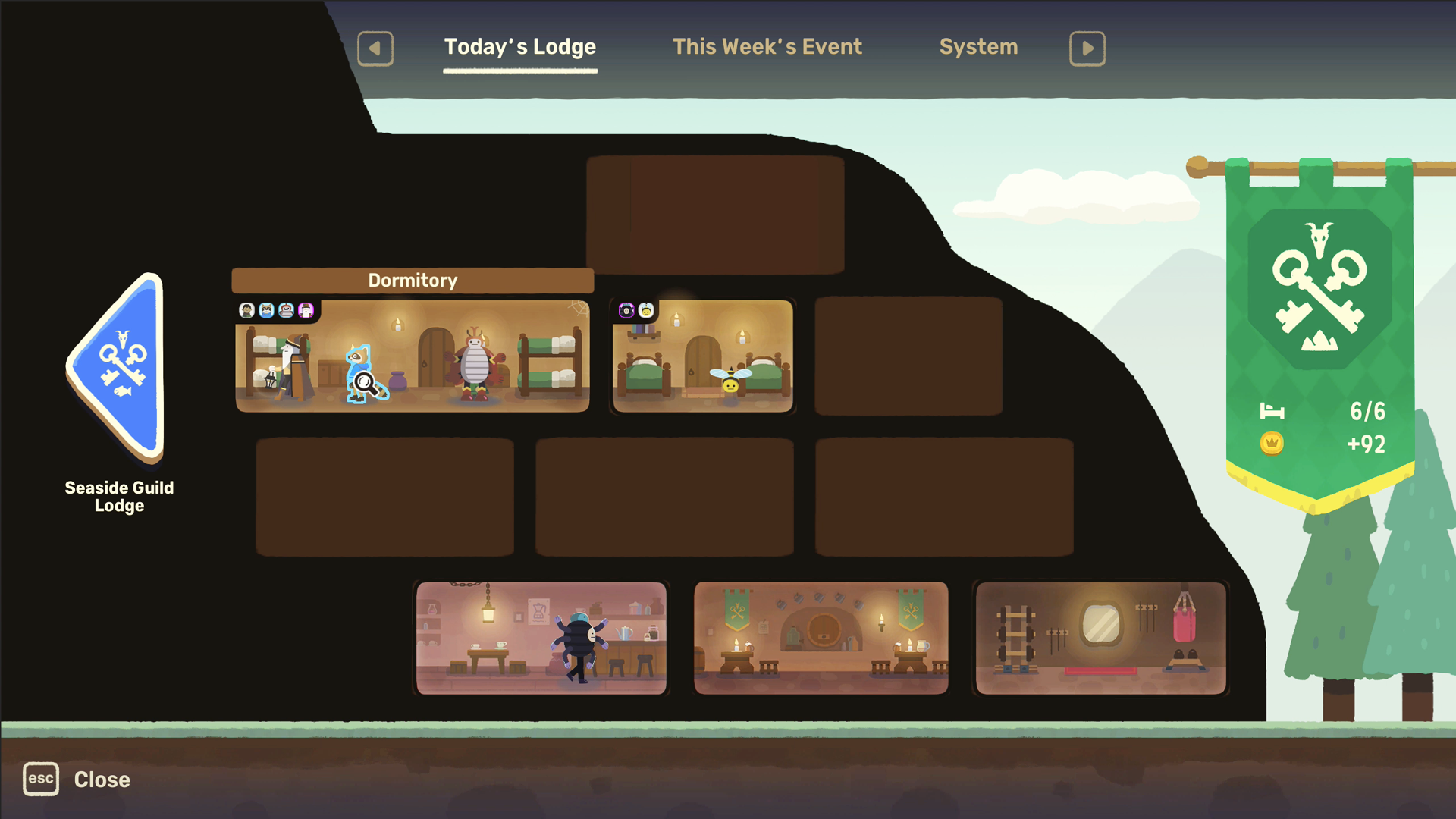Select the camera avatar icon on the second bedroom

[626, 310]
